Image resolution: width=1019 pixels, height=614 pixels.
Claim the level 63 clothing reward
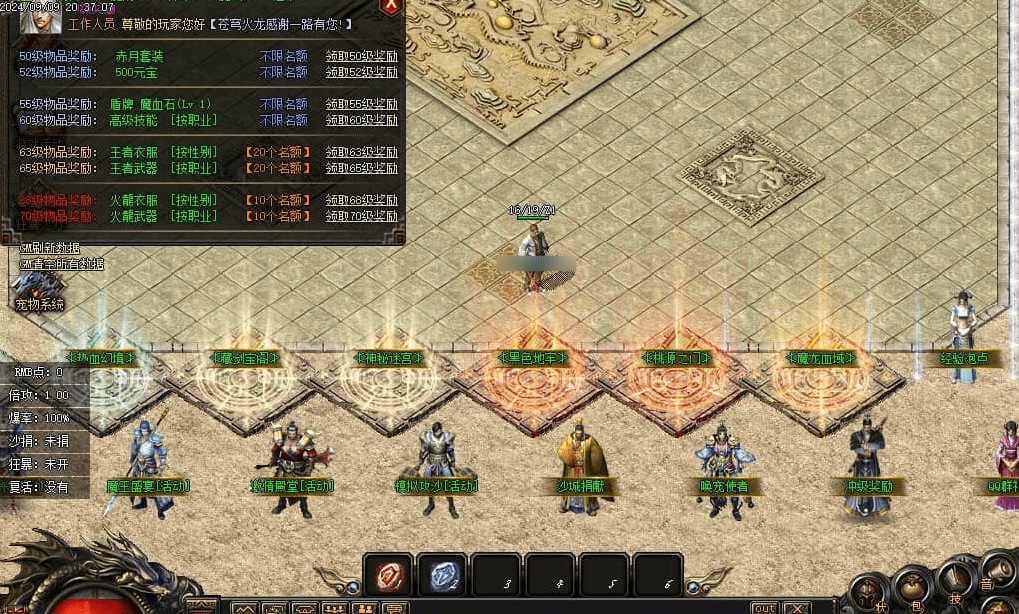[361, 152]
